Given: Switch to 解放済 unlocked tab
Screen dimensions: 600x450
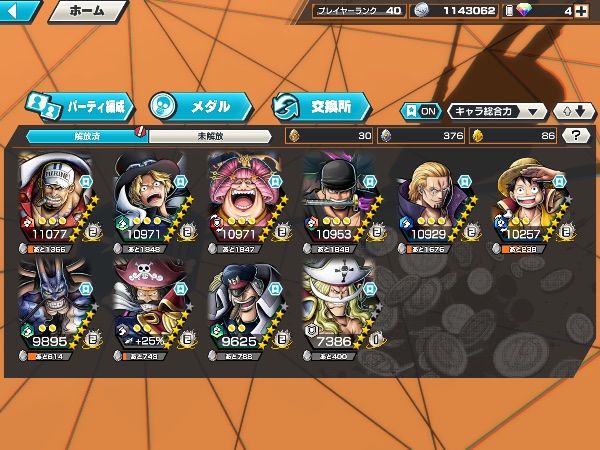Looking at the screenshot, I should pyautogui.click(x=86, y=136).
